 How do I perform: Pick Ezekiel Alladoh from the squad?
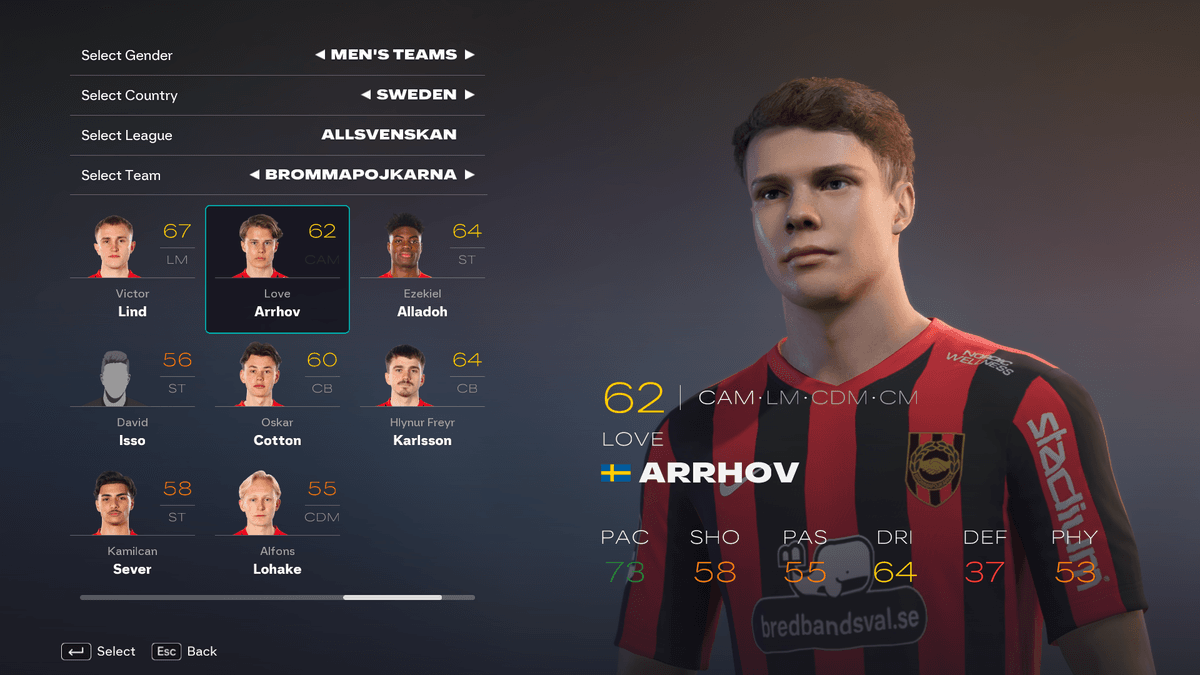(x=422, y=267)
